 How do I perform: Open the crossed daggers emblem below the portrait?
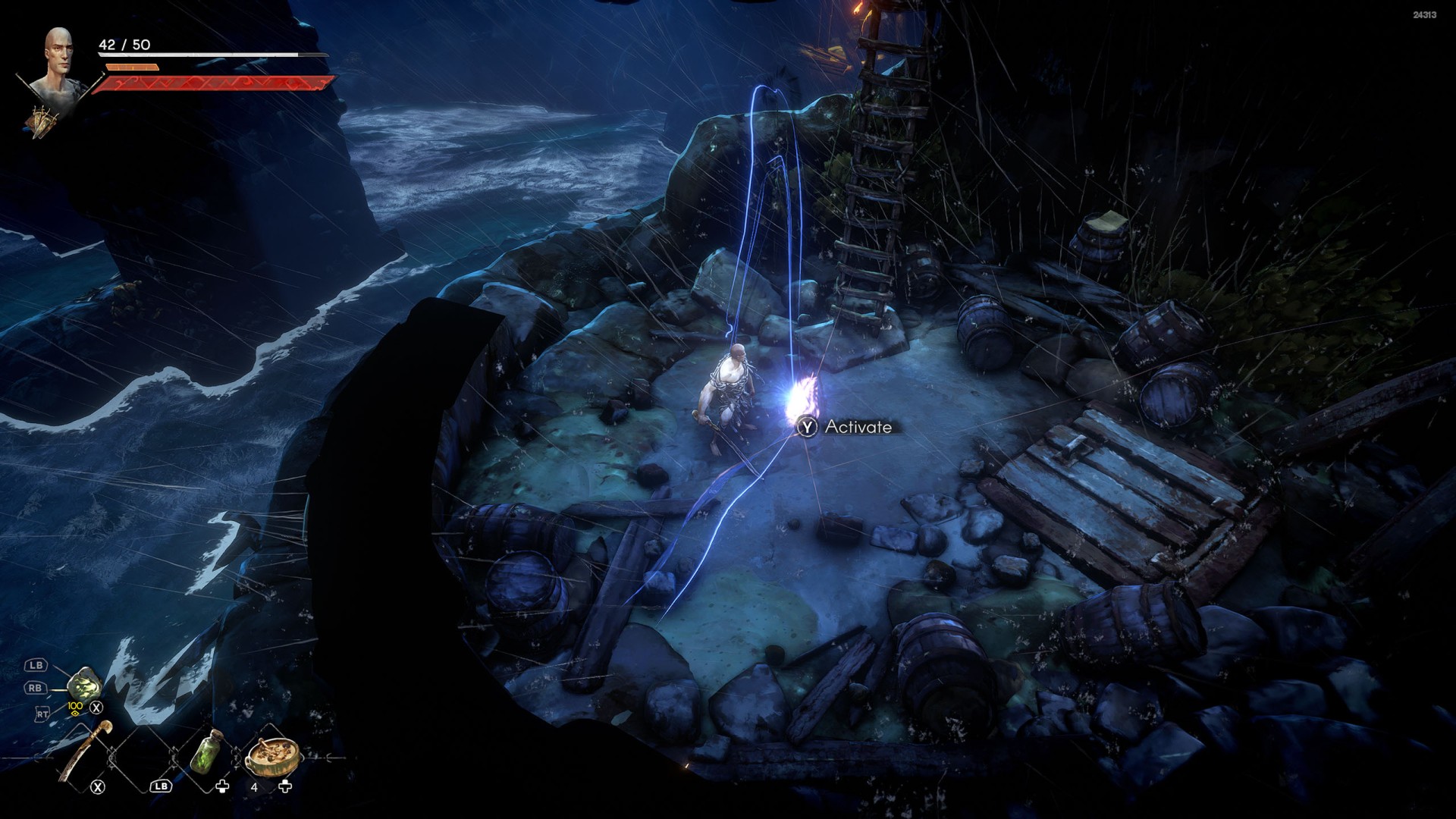point(44,121)
